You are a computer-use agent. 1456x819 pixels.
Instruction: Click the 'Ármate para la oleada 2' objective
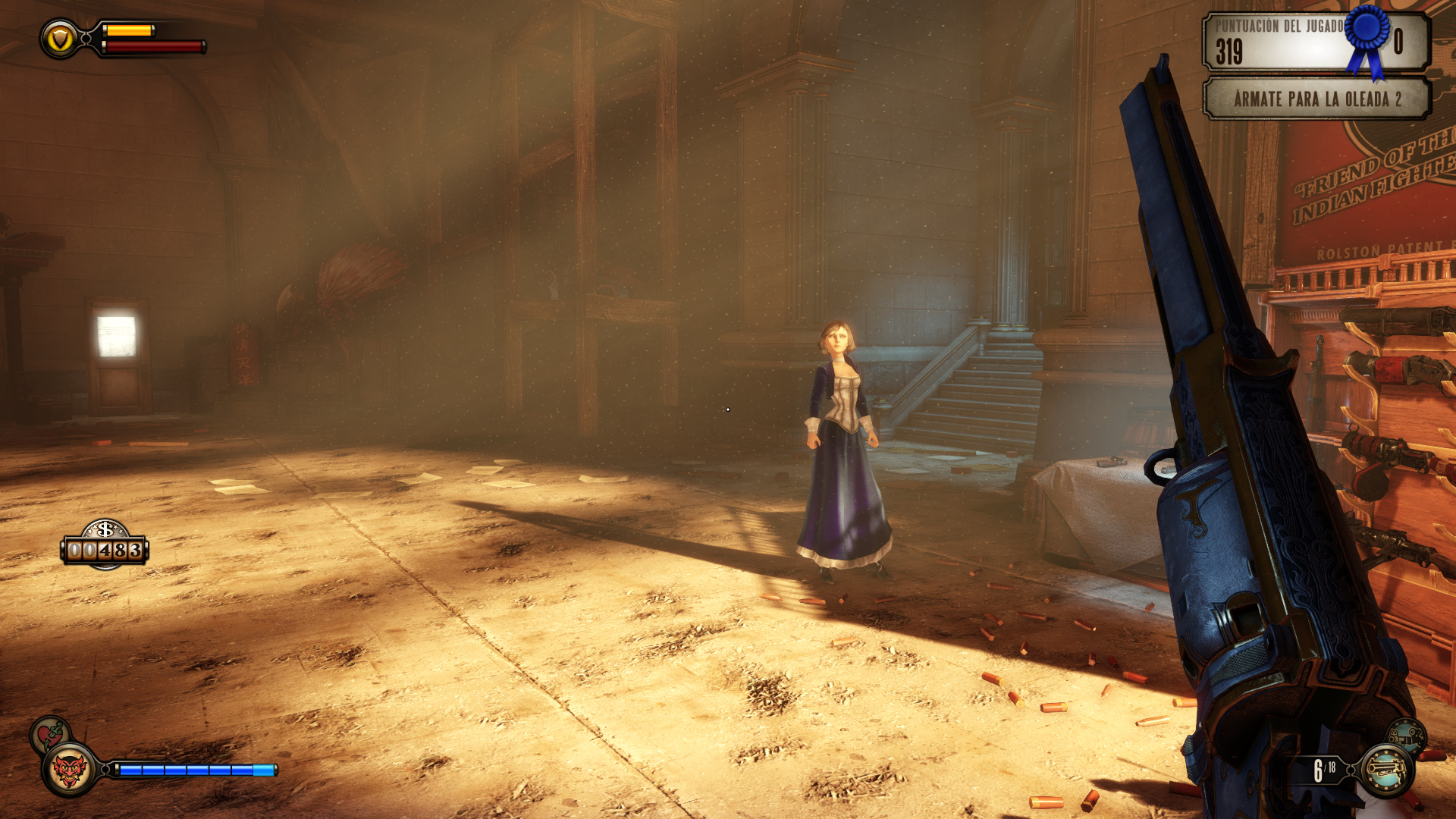pos(1316,99)
